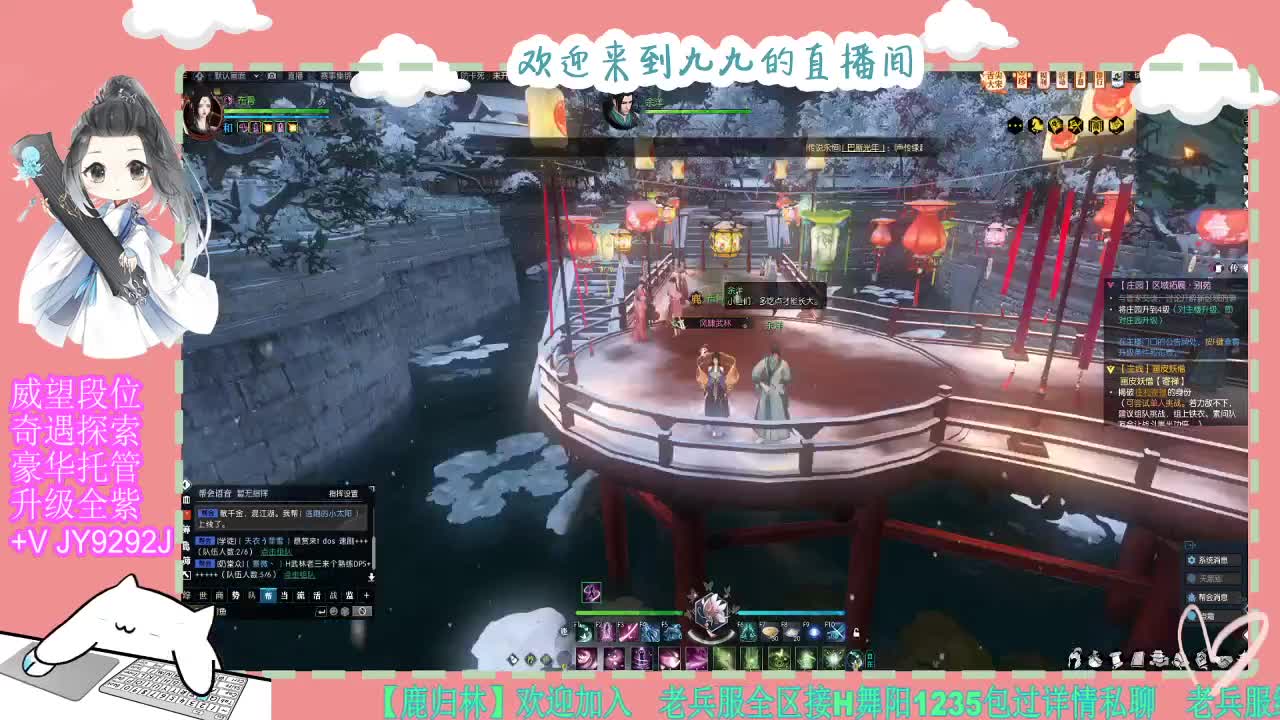1280x720 pixels.
Task: Click the 帮会消息 guild message icon
Action: [1191, 596]
